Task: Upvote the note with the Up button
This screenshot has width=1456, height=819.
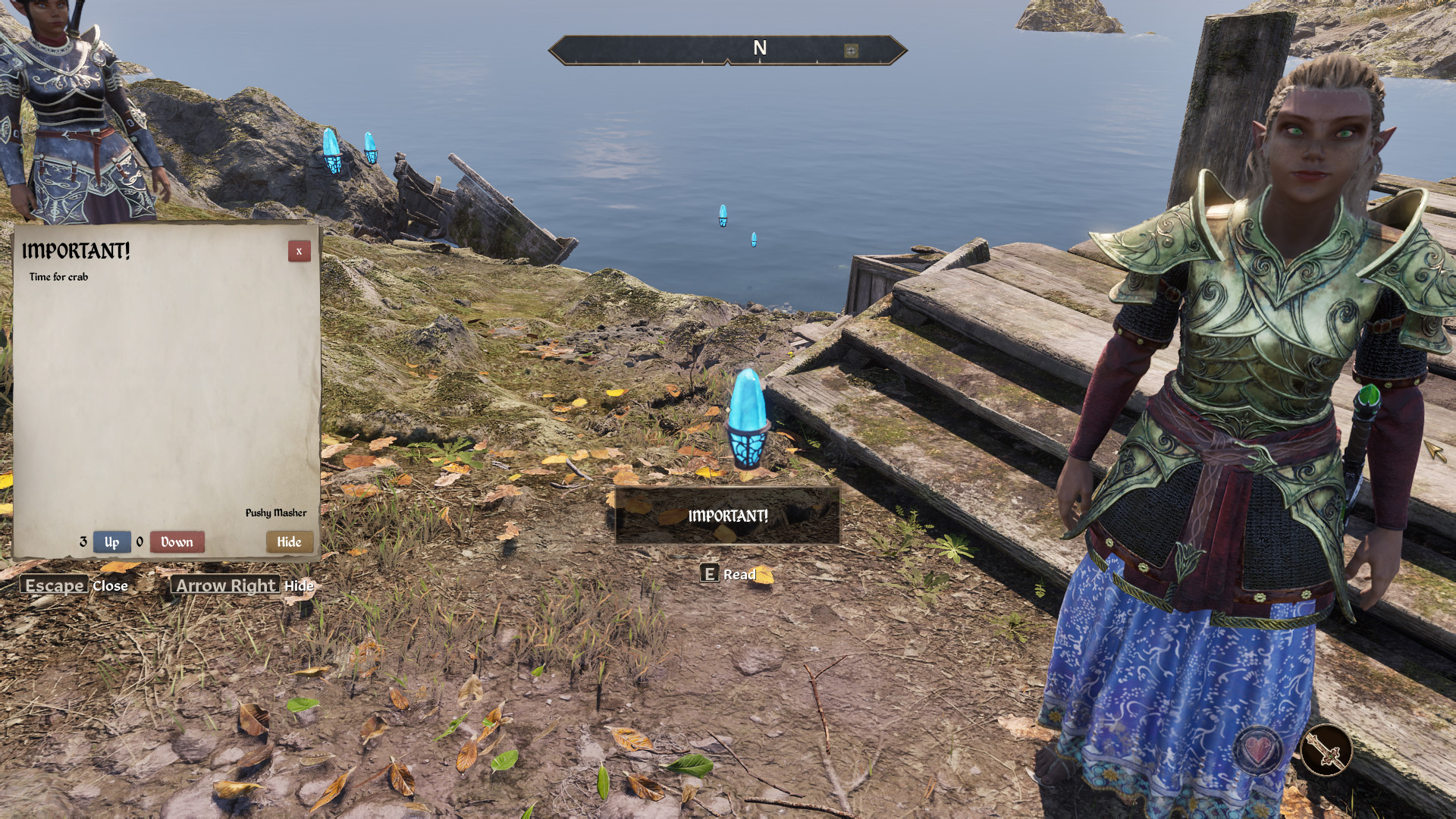Action: [x=111, y=541]
